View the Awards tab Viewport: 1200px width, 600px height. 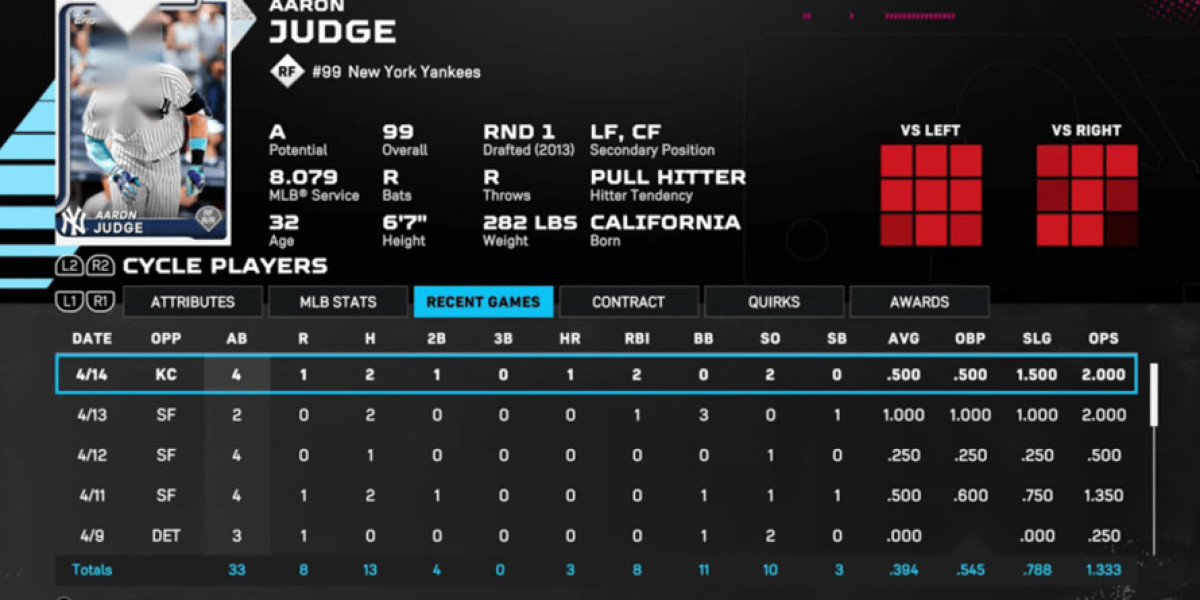(x=919, y=302)
